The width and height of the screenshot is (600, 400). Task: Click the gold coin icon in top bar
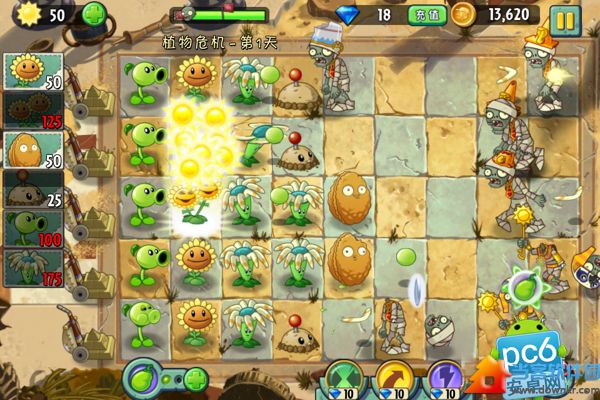462,15
